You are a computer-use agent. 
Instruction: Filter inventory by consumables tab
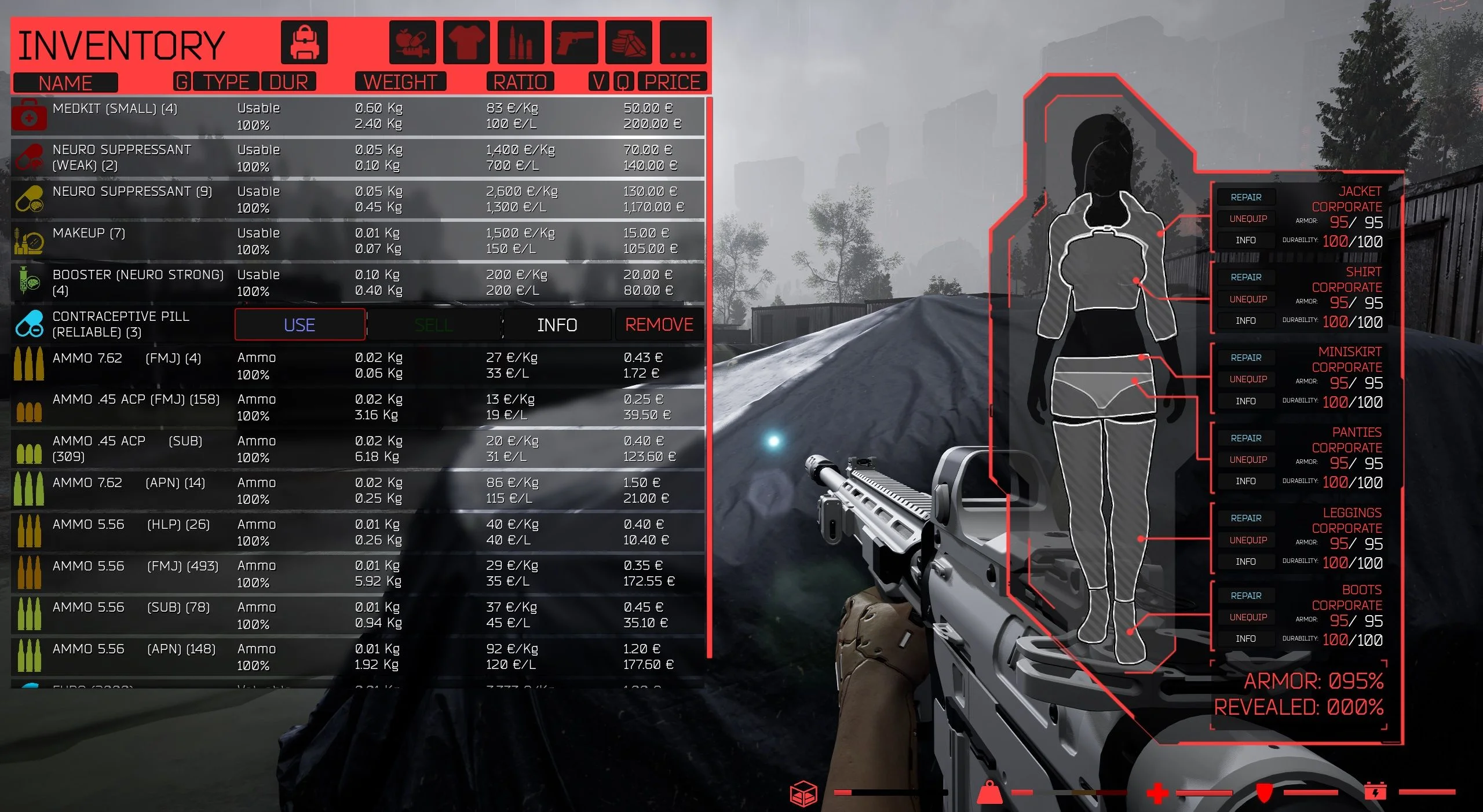(412, 42)
